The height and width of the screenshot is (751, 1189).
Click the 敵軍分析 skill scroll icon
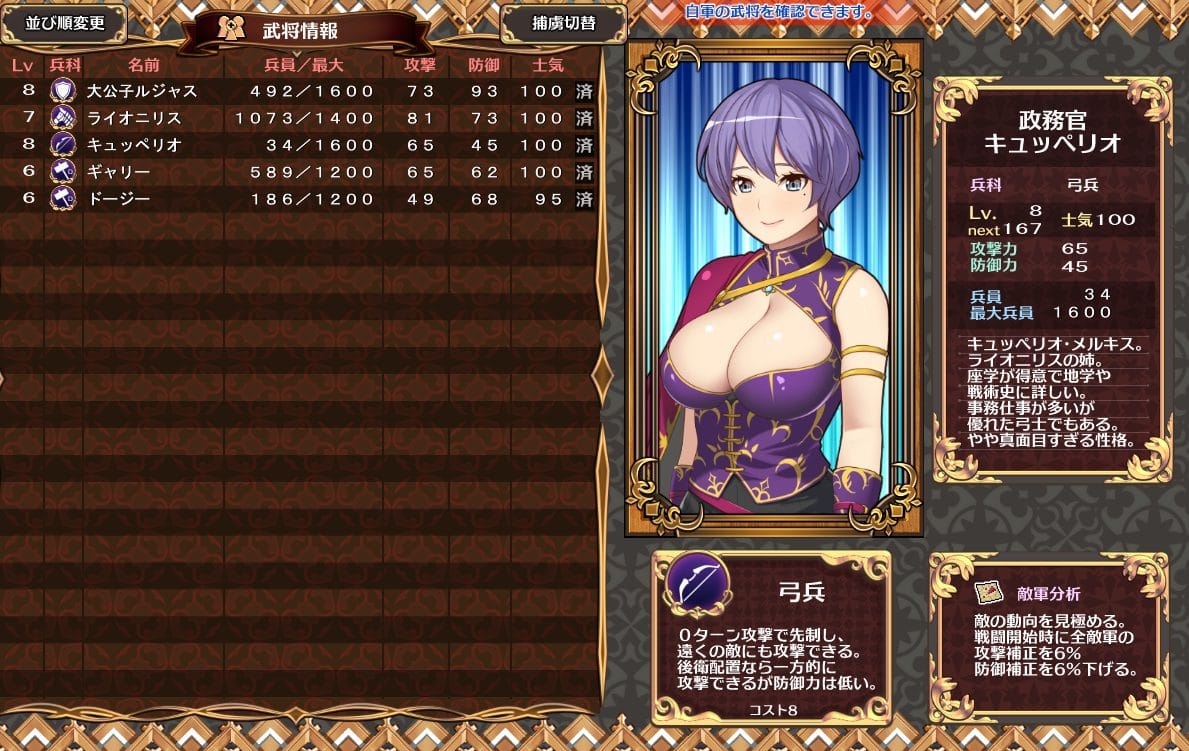coord(987,593)
